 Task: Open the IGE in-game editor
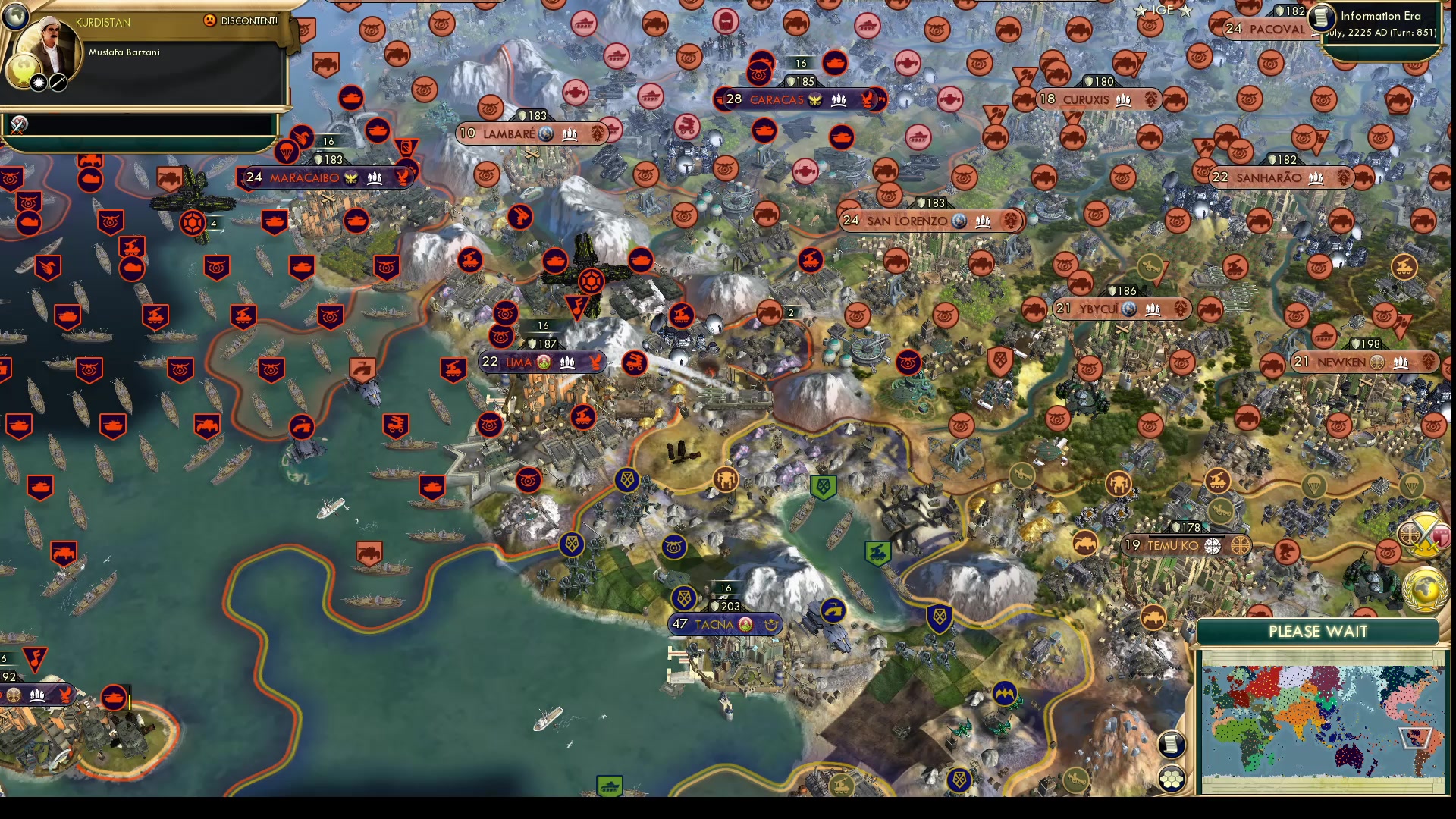pyautogui.click(x=1163, y=10)
